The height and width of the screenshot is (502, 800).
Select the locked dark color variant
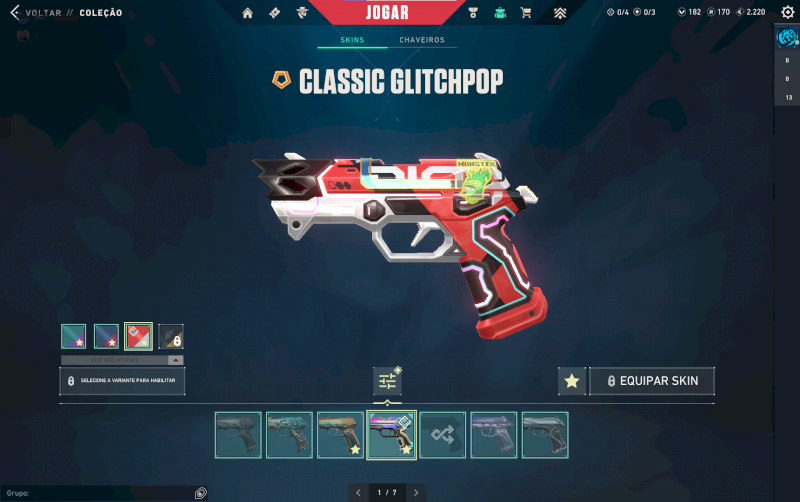coord(171,336)
